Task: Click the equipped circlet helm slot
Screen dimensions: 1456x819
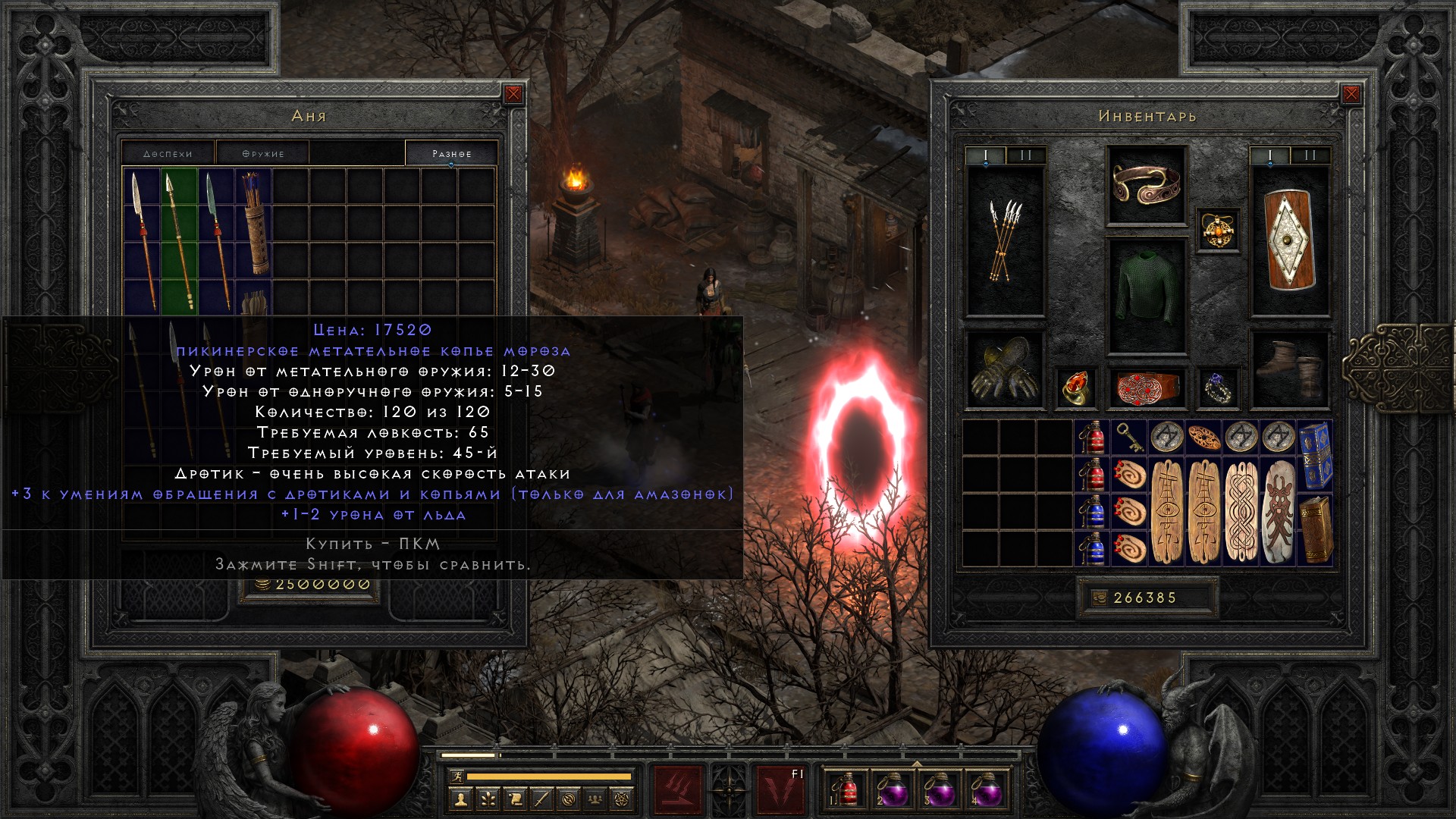Action: [1146, 186]
